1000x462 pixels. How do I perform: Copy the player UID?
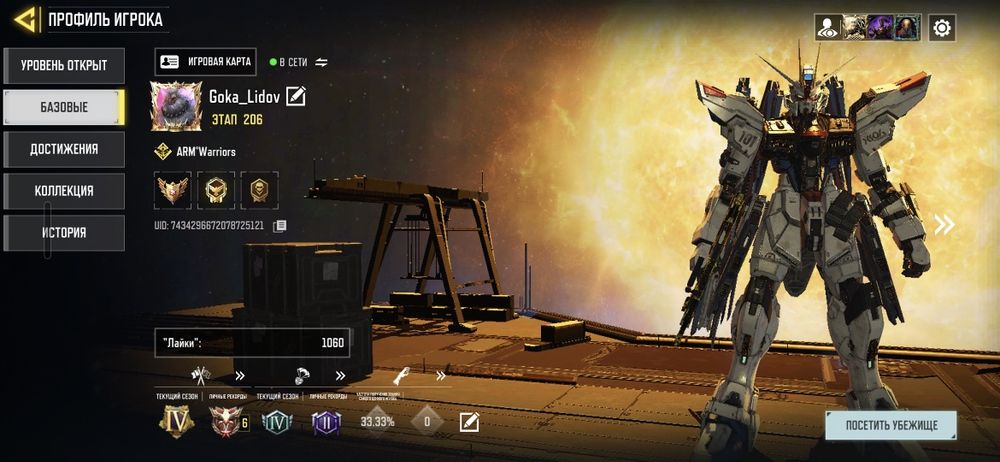tap(280, 226)
